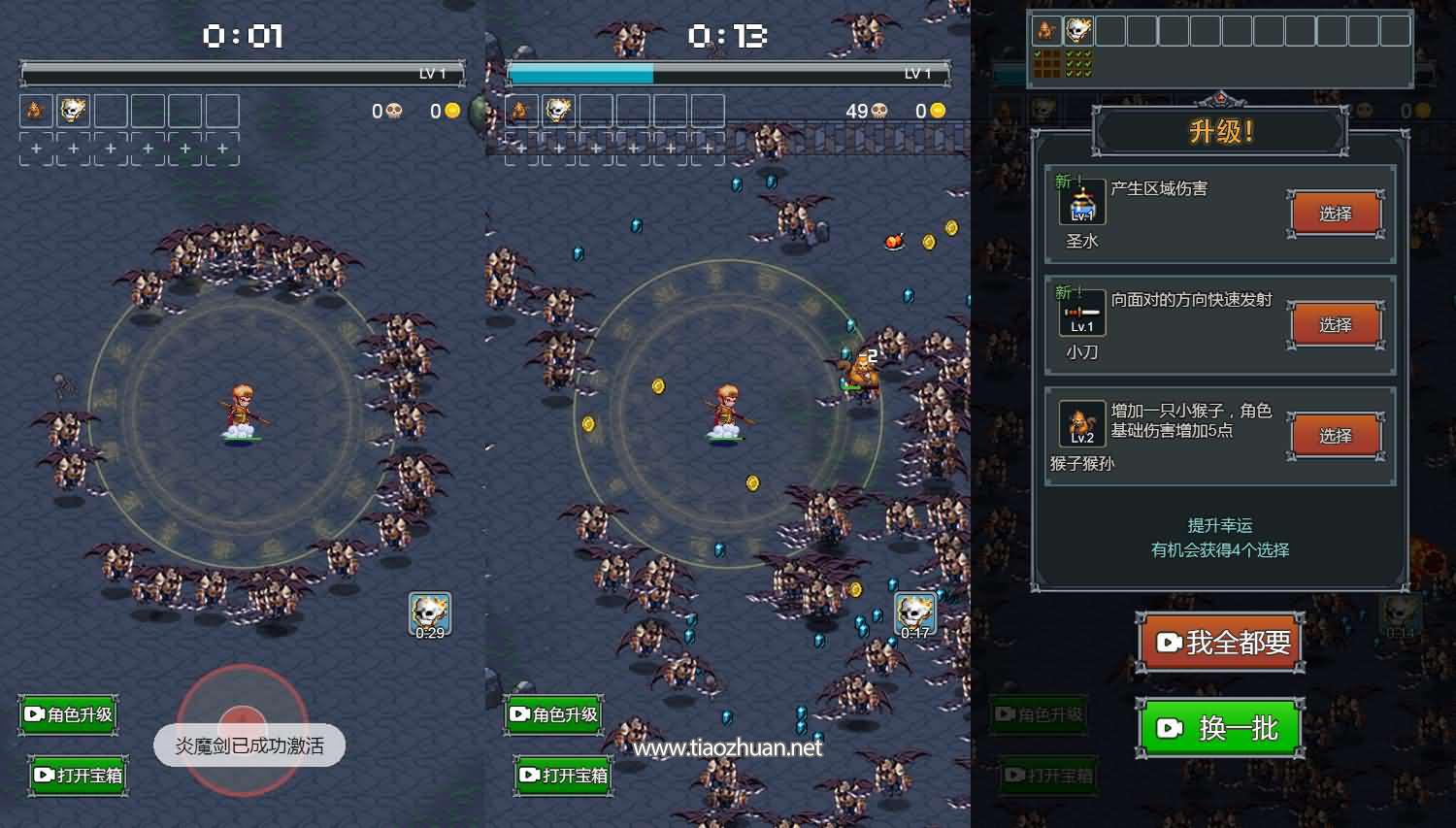This screenshot has height=828, width=1456.
Task: Select the 圣水 holy water upgrade
Action: pyautogui.click(x=1335, y=214)
